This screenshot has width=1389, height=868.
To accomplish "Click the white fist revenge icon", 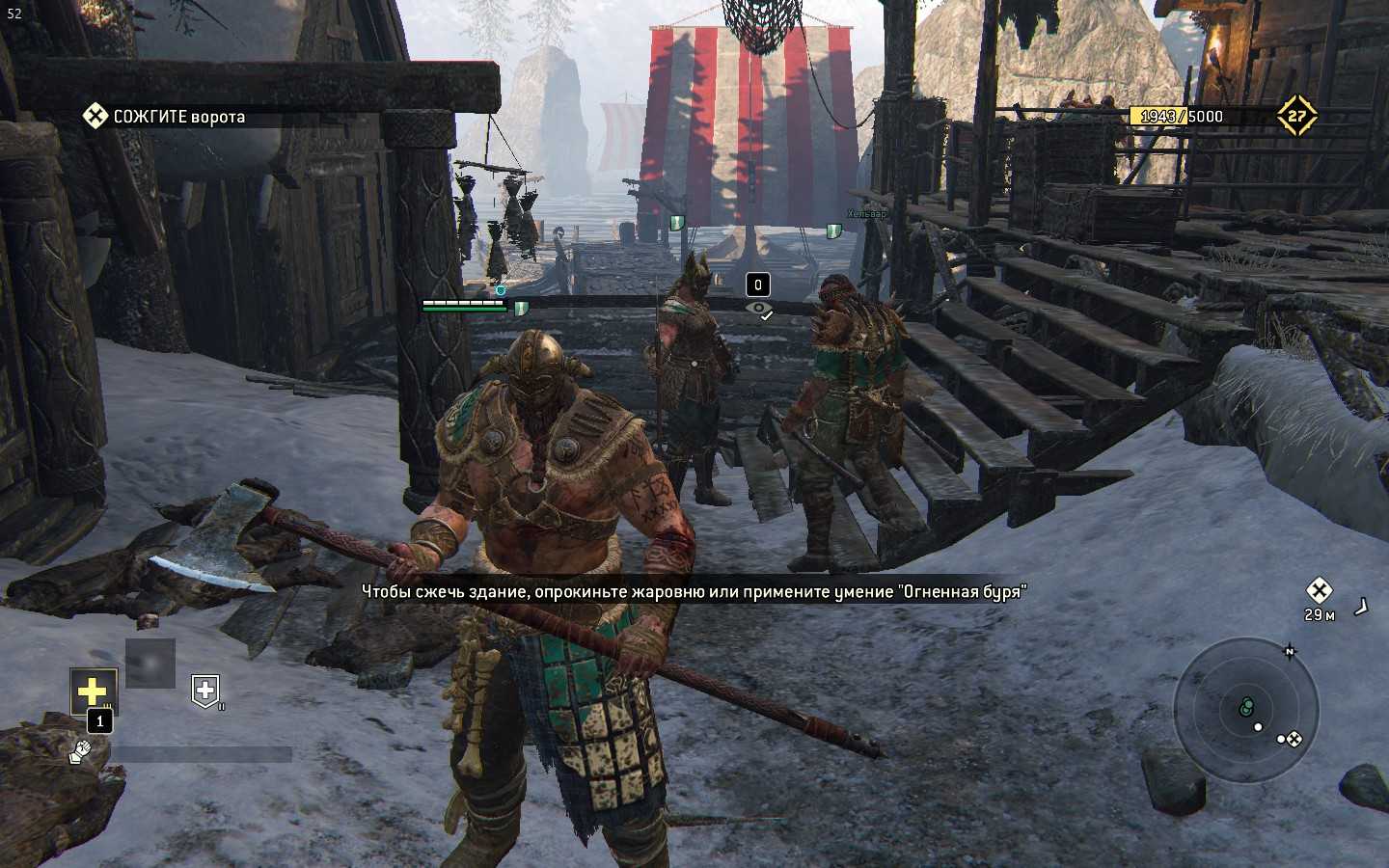I will click(79, 752).
